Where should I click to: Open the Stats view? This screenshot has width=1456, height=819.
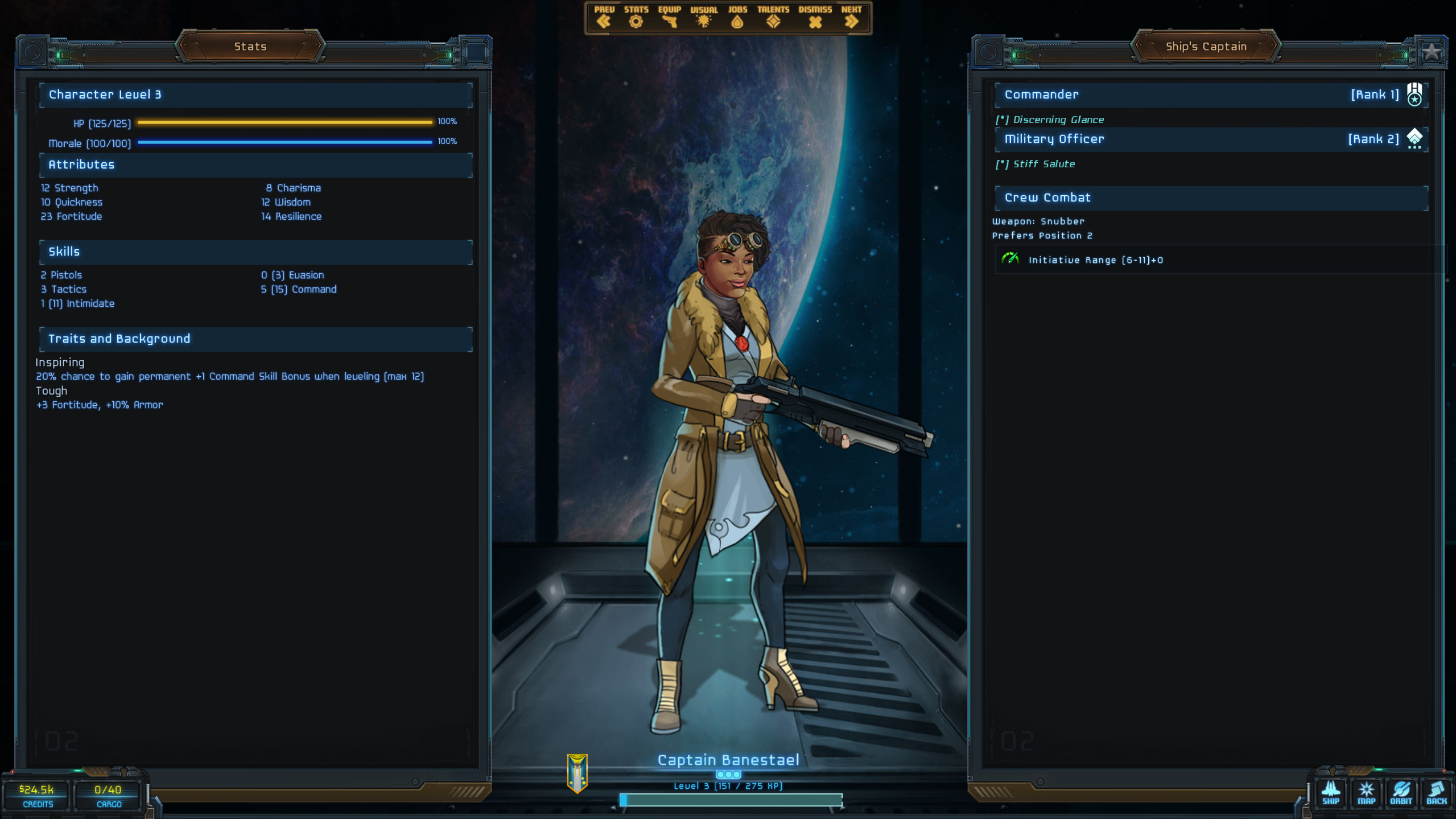[636, 18]
